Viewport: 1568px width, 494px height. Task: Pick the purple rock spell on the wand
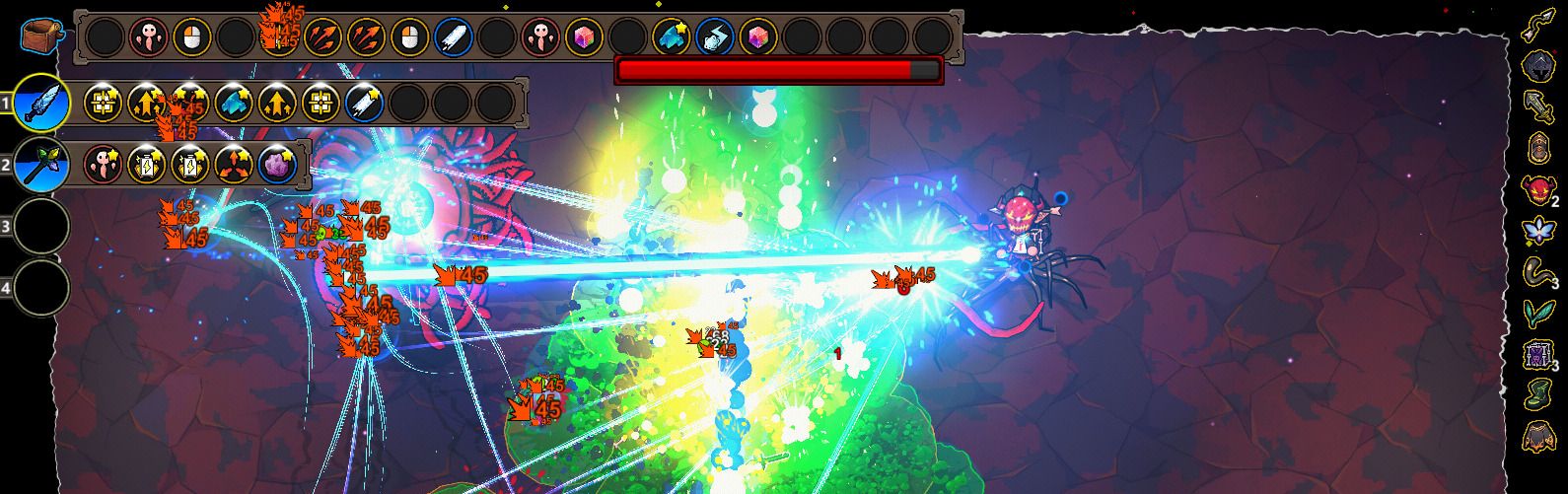(x=278, y=163)
